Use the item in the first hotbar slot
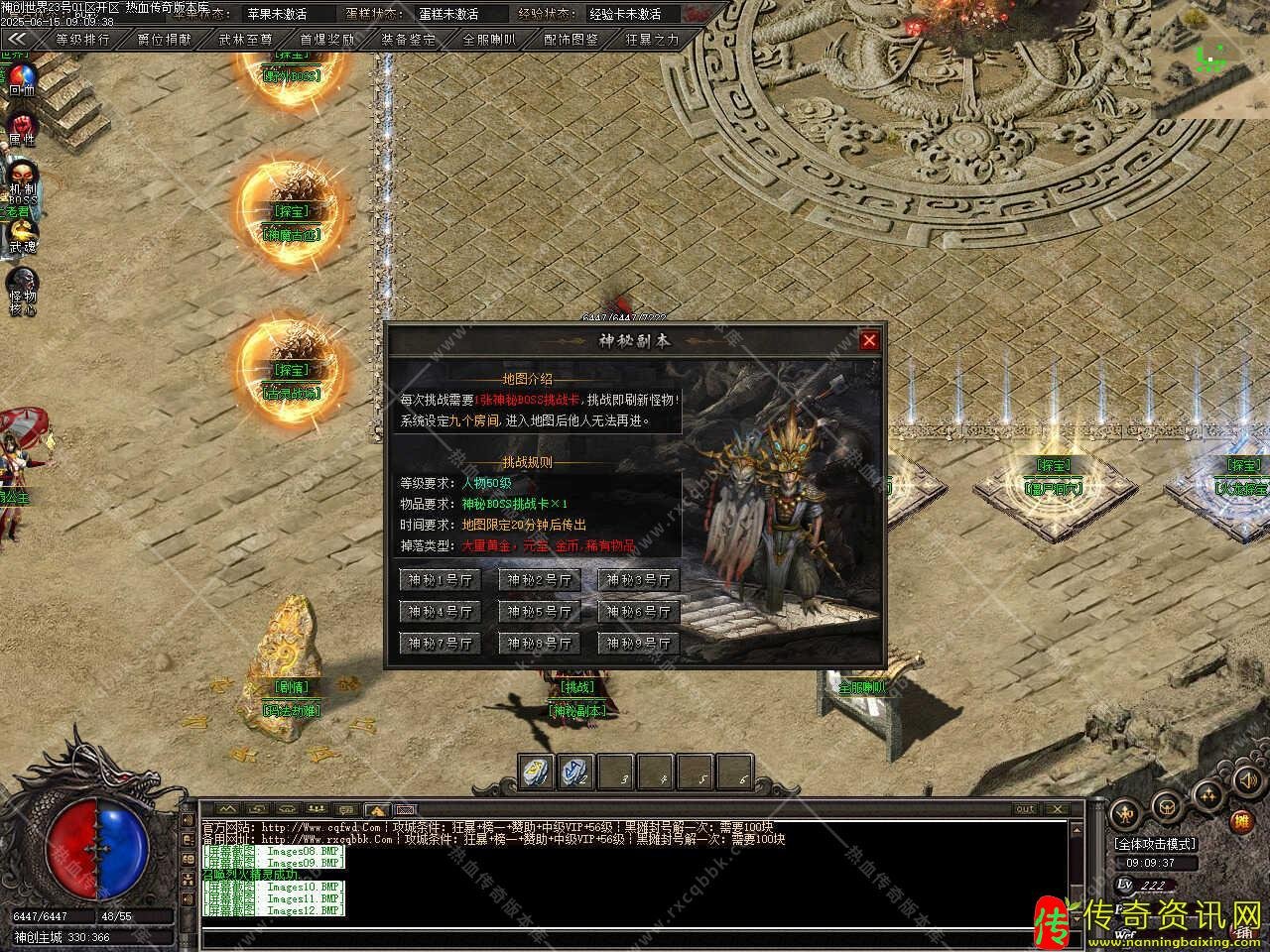Image resolution: width=1270 pixels, height=952 pixels. point(537,773)
